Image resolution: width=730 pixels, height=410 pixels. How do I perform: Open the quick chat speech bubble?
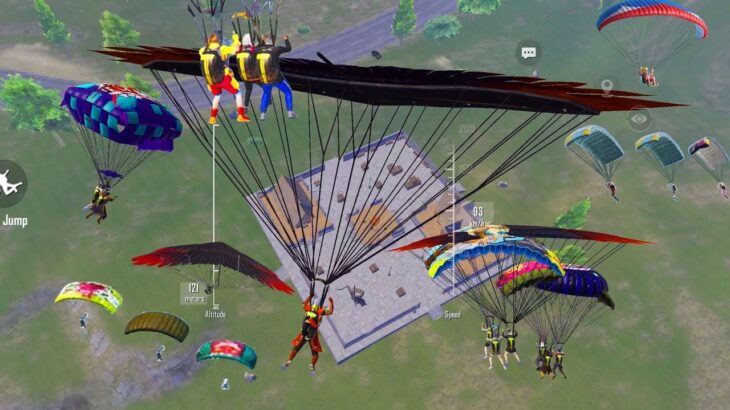[x=528, y=52]
